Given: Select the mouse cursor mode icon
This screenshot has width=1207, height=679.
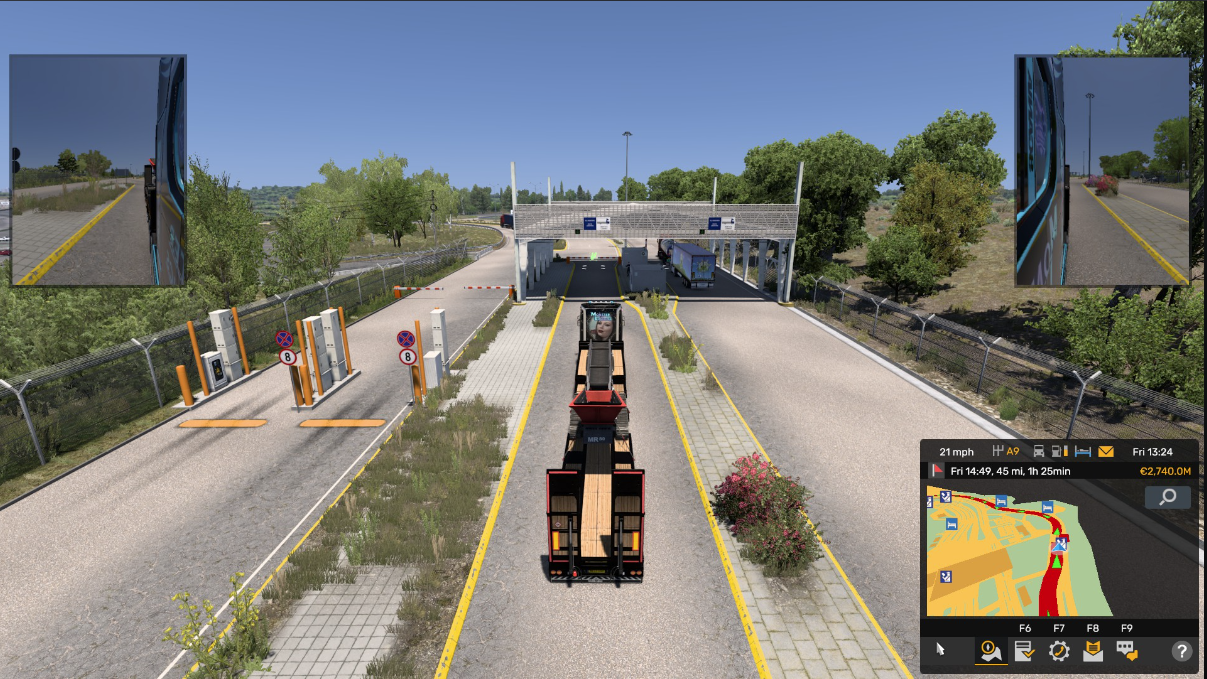Looking at the screenshot, I should coord(940,650).
